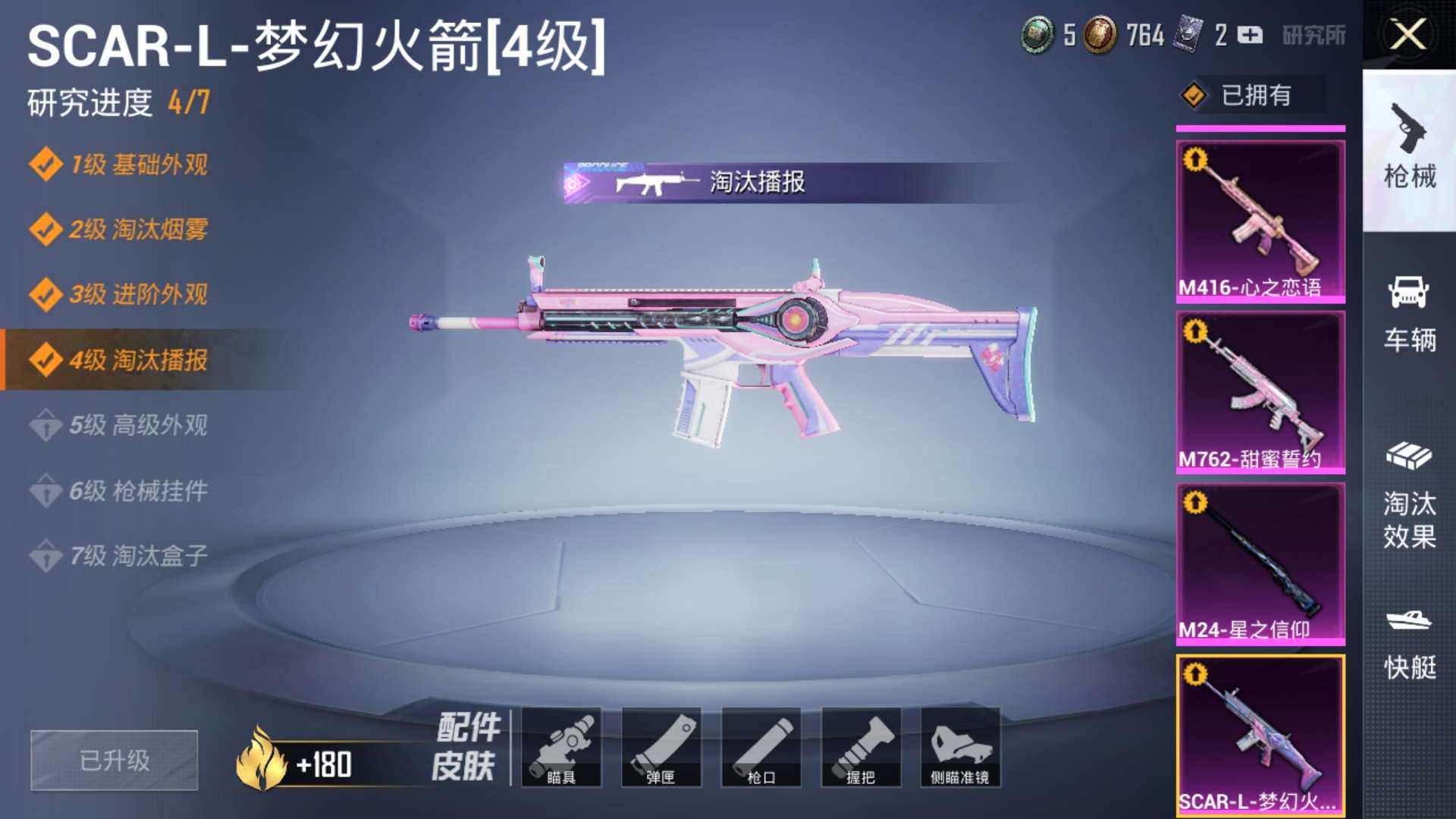View level 1 基础外观 stage

pos(138,165)
